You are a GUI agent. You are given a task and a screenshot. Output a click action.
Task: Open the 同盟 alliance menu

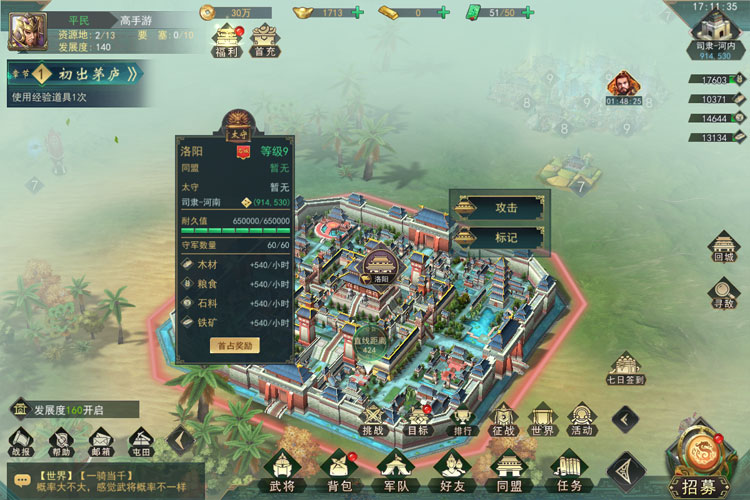tap(510, 470)
